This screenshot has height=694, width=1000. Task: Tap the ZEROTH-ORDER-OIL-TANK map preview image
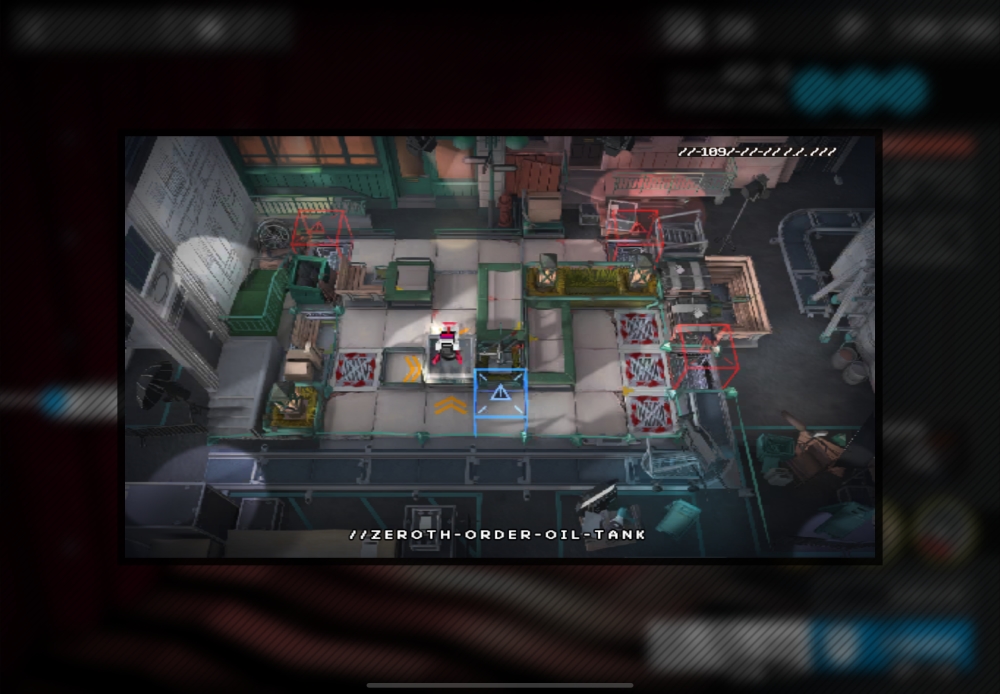(500, 346)
